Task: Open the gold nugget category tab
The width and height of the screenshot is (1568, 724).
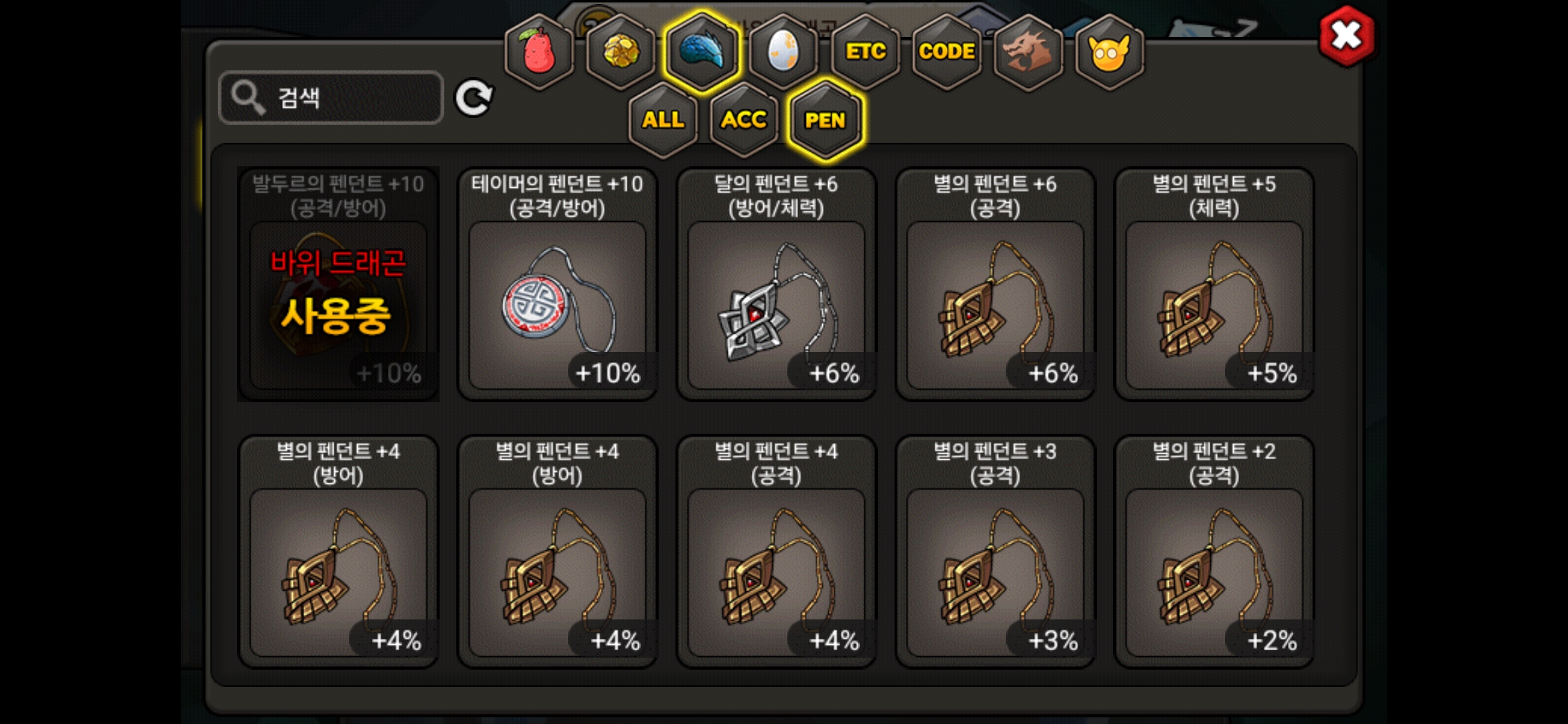Action: 620,52
